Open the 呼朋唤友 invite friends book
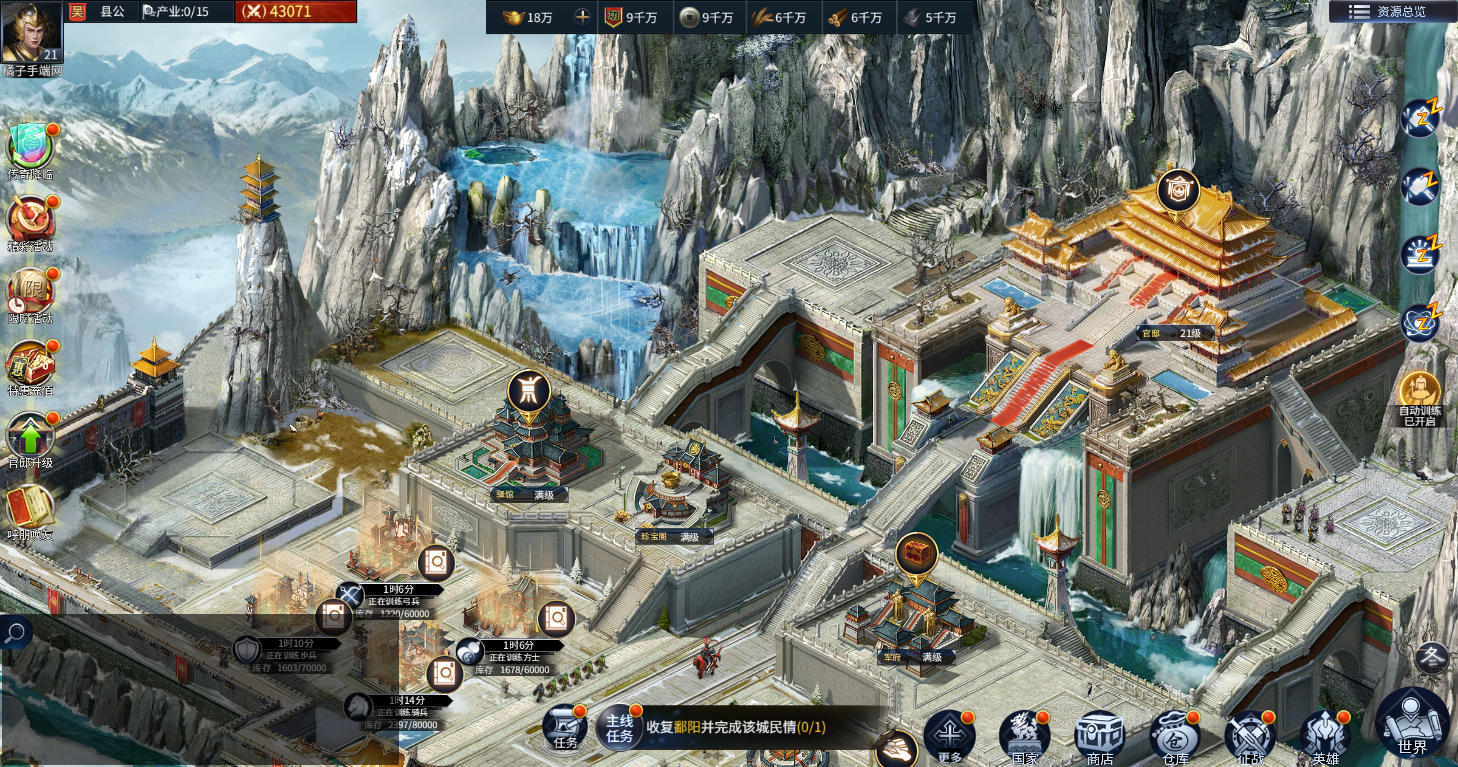 pyautogui.click(x=30, y=508)
